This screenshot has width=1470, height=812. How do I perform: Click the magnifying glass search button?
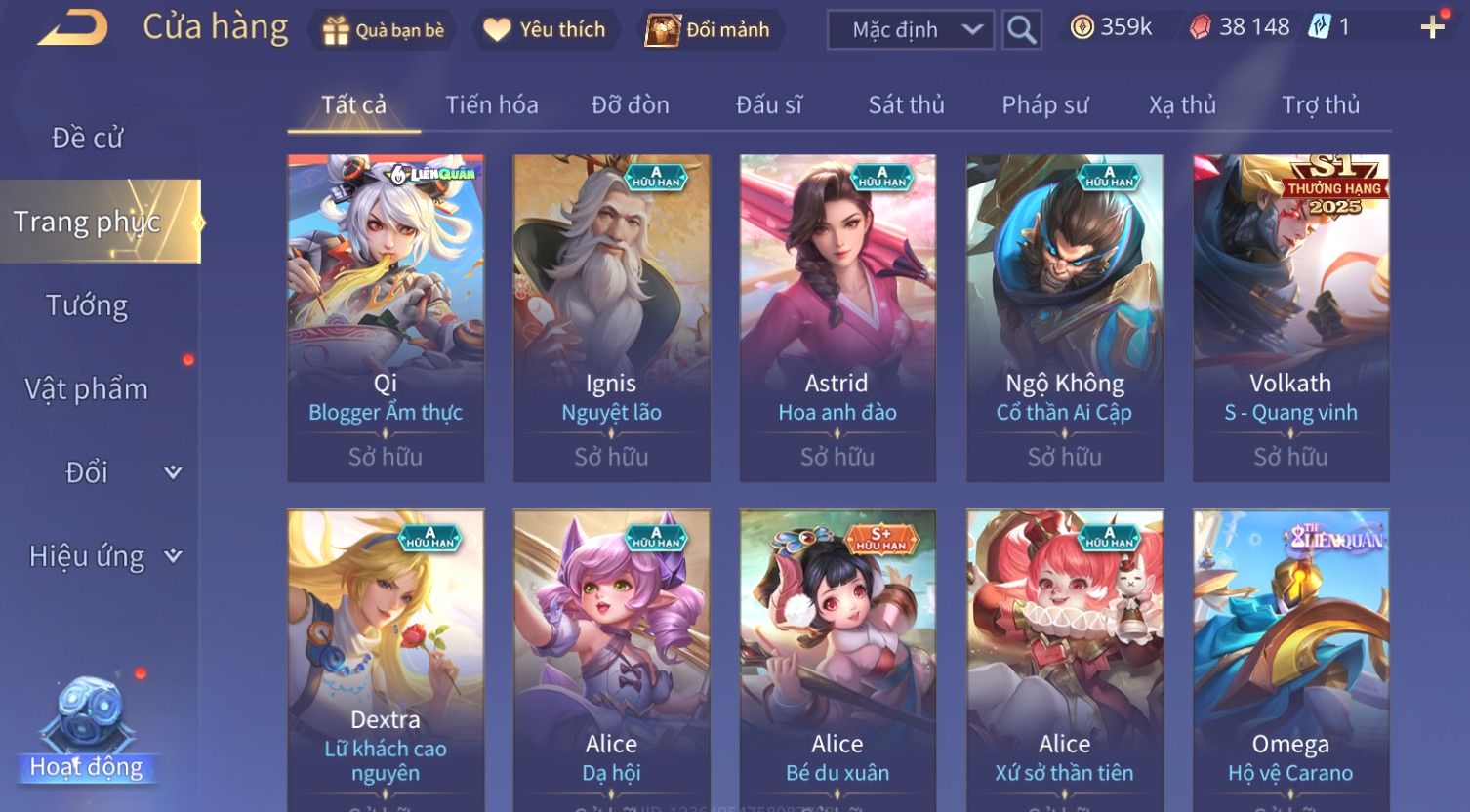click(1021, 30)
